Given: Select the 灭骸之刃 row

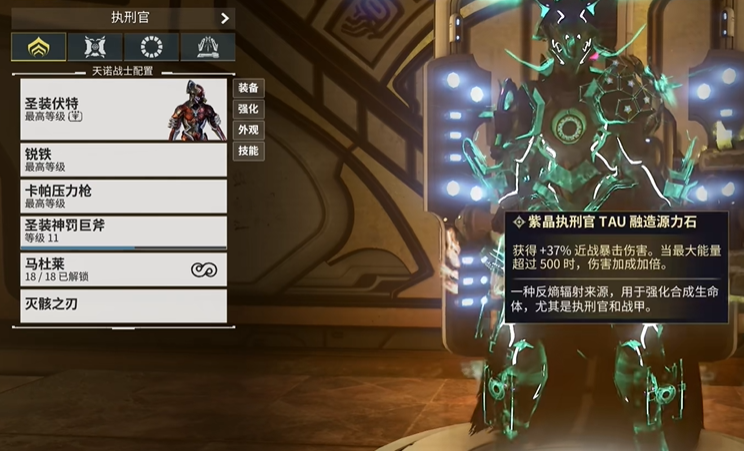Looking at the screenshot, I should (123, 305).
